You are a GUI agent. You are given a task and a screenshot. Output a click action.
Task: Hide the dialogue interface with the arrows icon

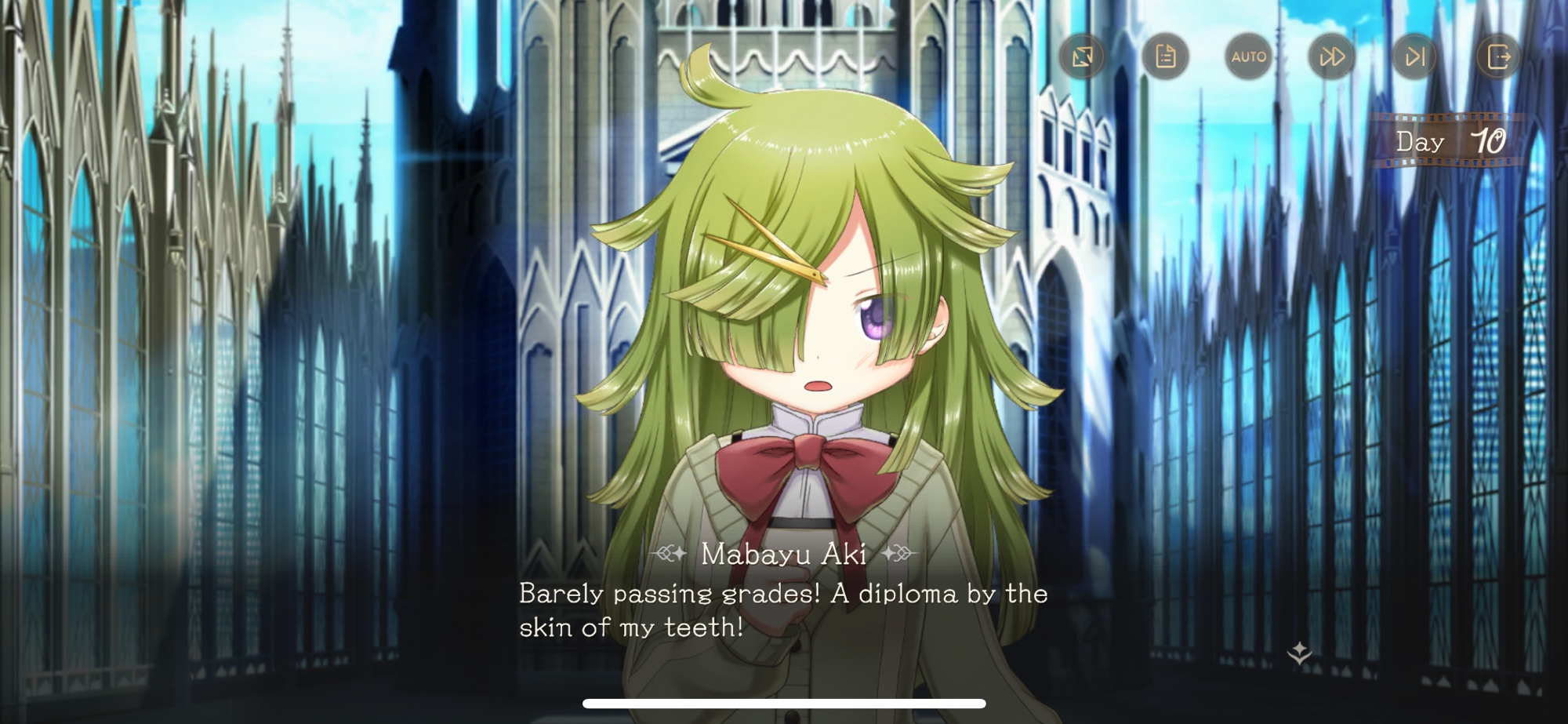click(x=1082, y=56)
